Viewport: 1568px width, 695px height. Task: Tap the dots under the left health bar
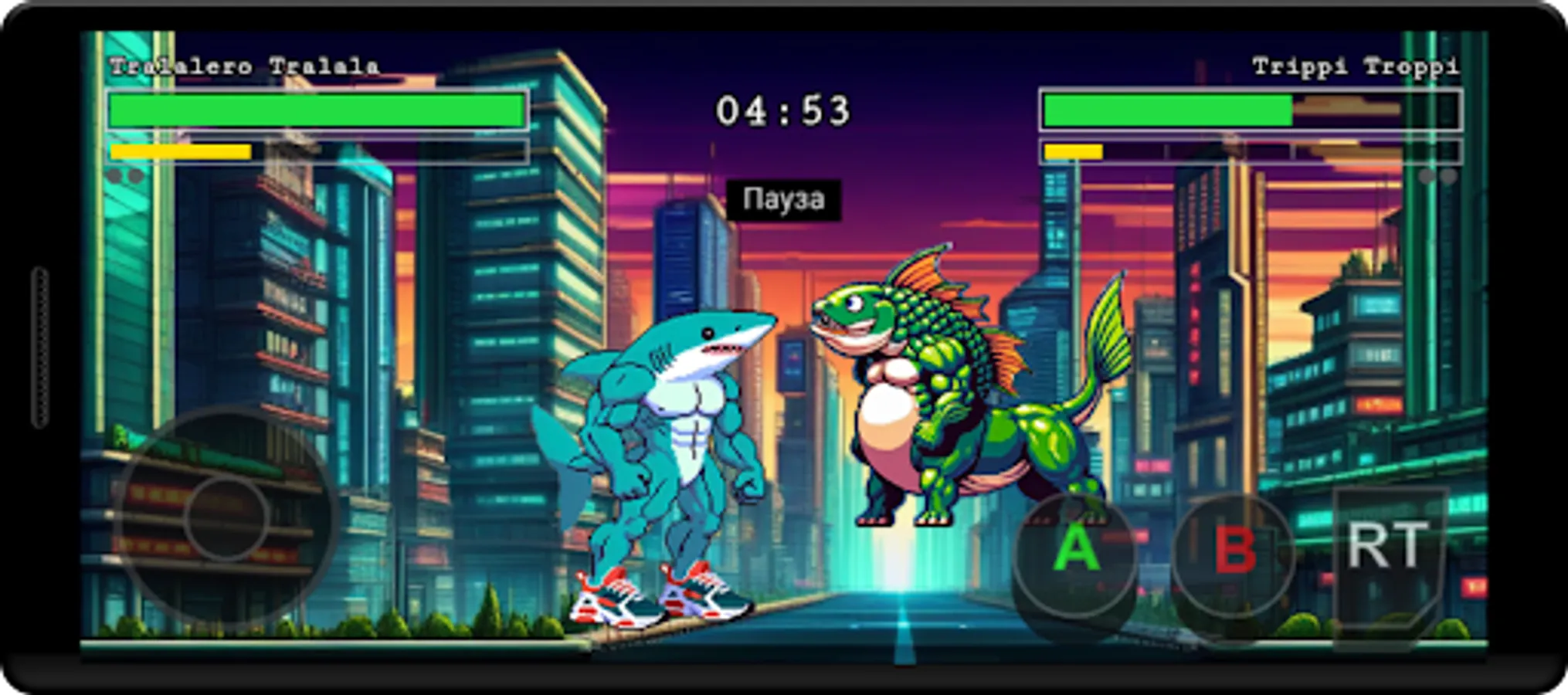tap(125, 176)
